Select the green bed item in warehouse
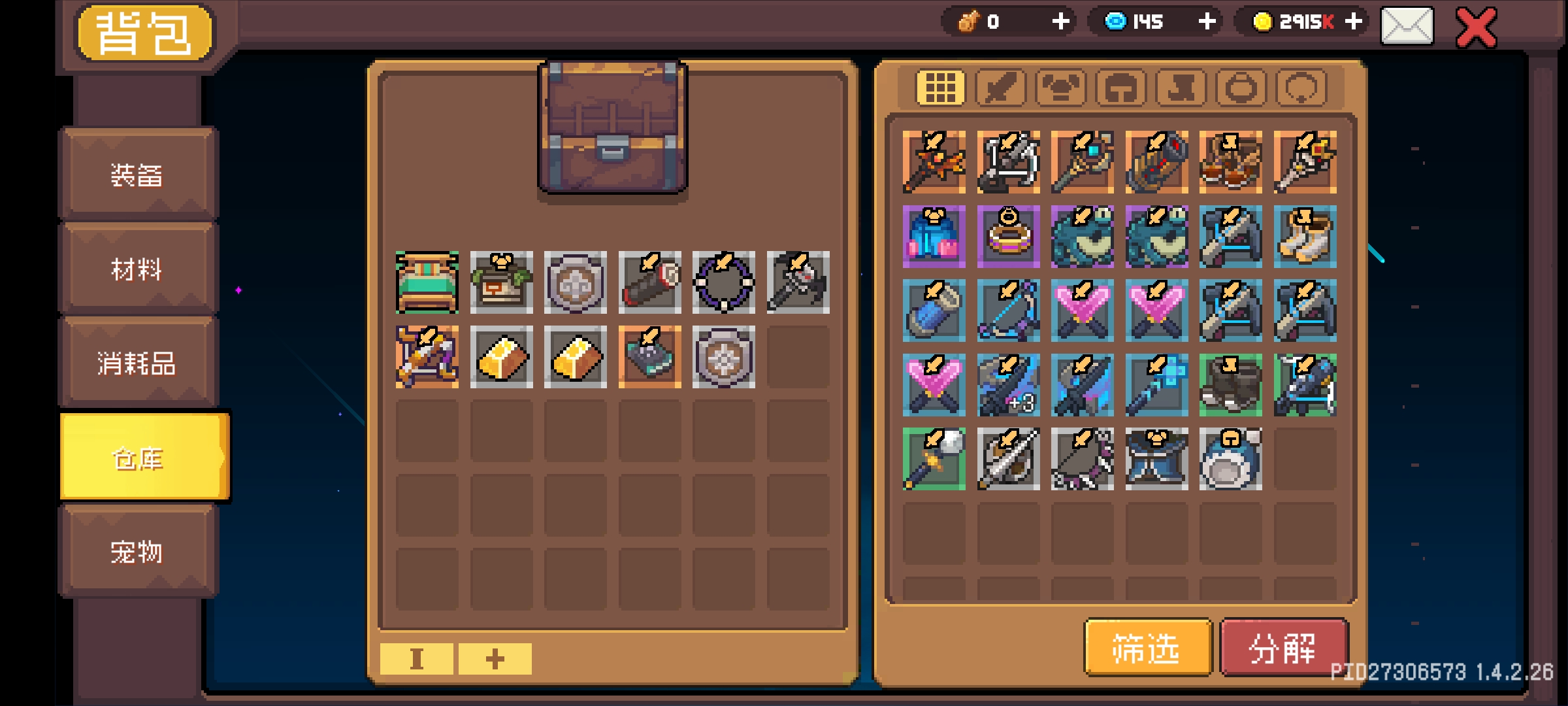1568x706 pixels. [x=427, y=282]
